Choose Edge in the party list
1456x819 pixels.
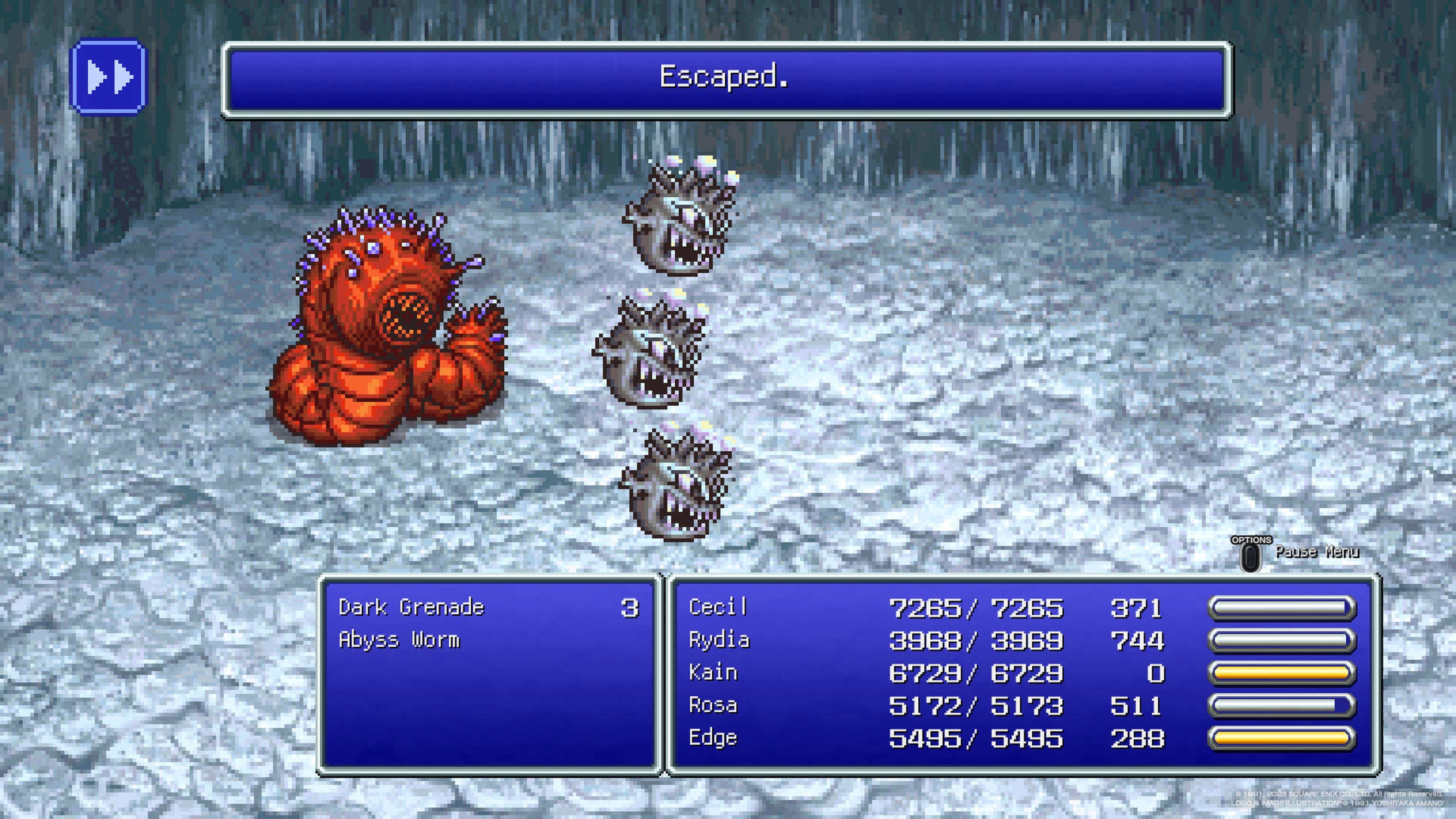click(x=713, y=738)
